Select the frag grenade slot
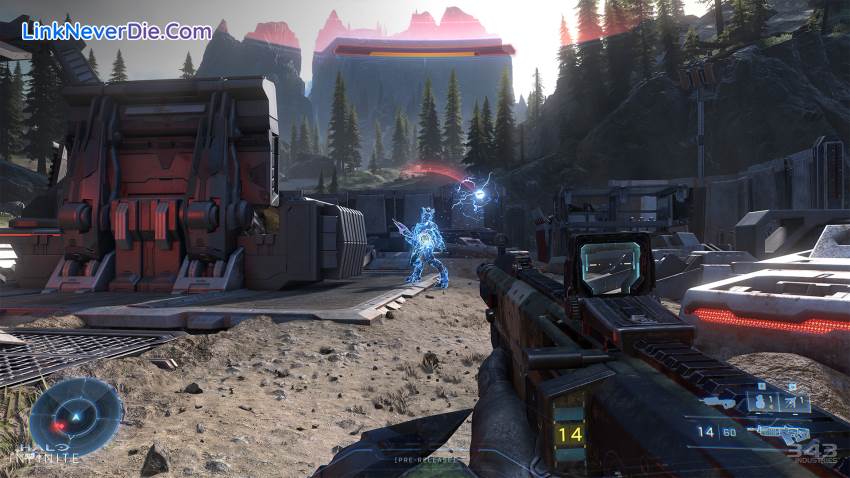The height and width of the screenshot is (478, 850). [x=762, y=403]
